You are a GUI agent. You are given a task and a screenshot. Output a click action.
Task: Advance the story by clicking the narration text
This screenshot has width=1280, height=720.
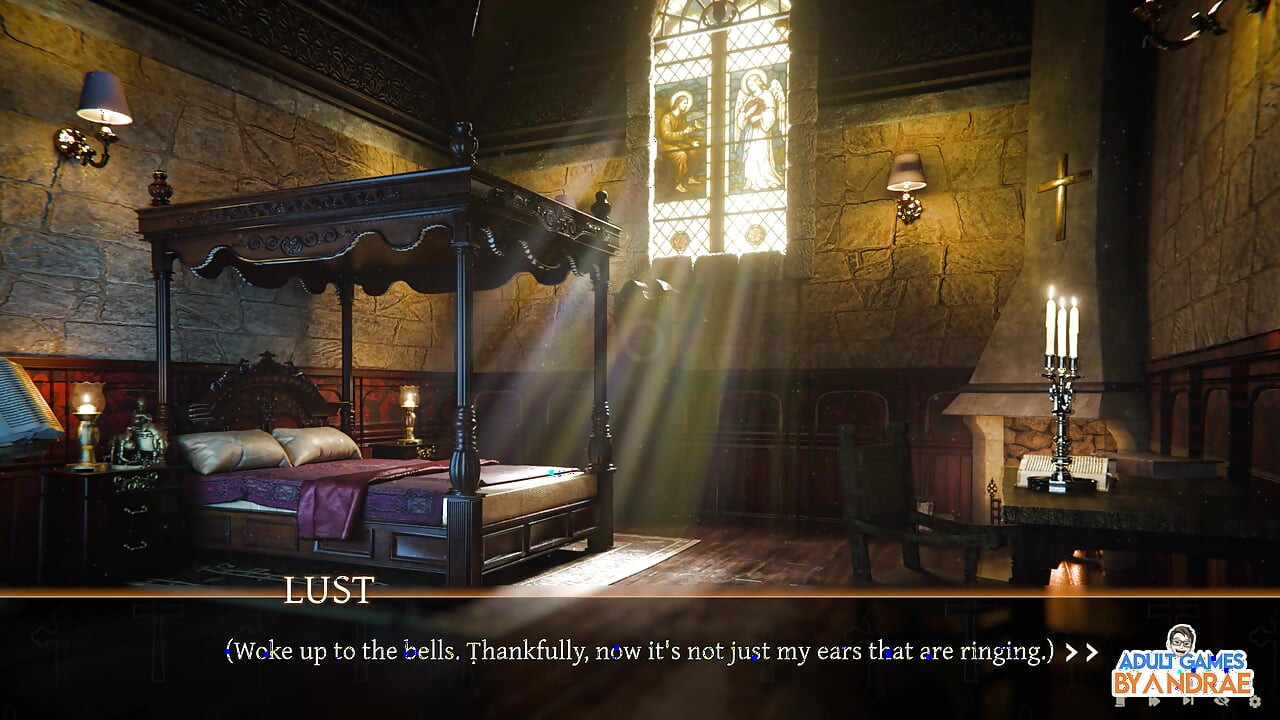[x=640, y=650]
